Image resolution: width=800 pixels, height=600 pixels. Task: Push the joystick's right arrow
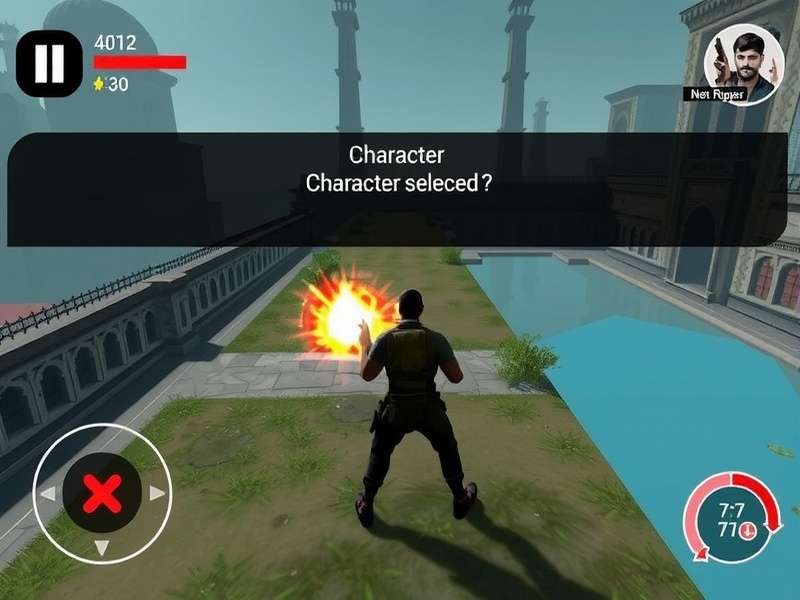coord(157,493)
